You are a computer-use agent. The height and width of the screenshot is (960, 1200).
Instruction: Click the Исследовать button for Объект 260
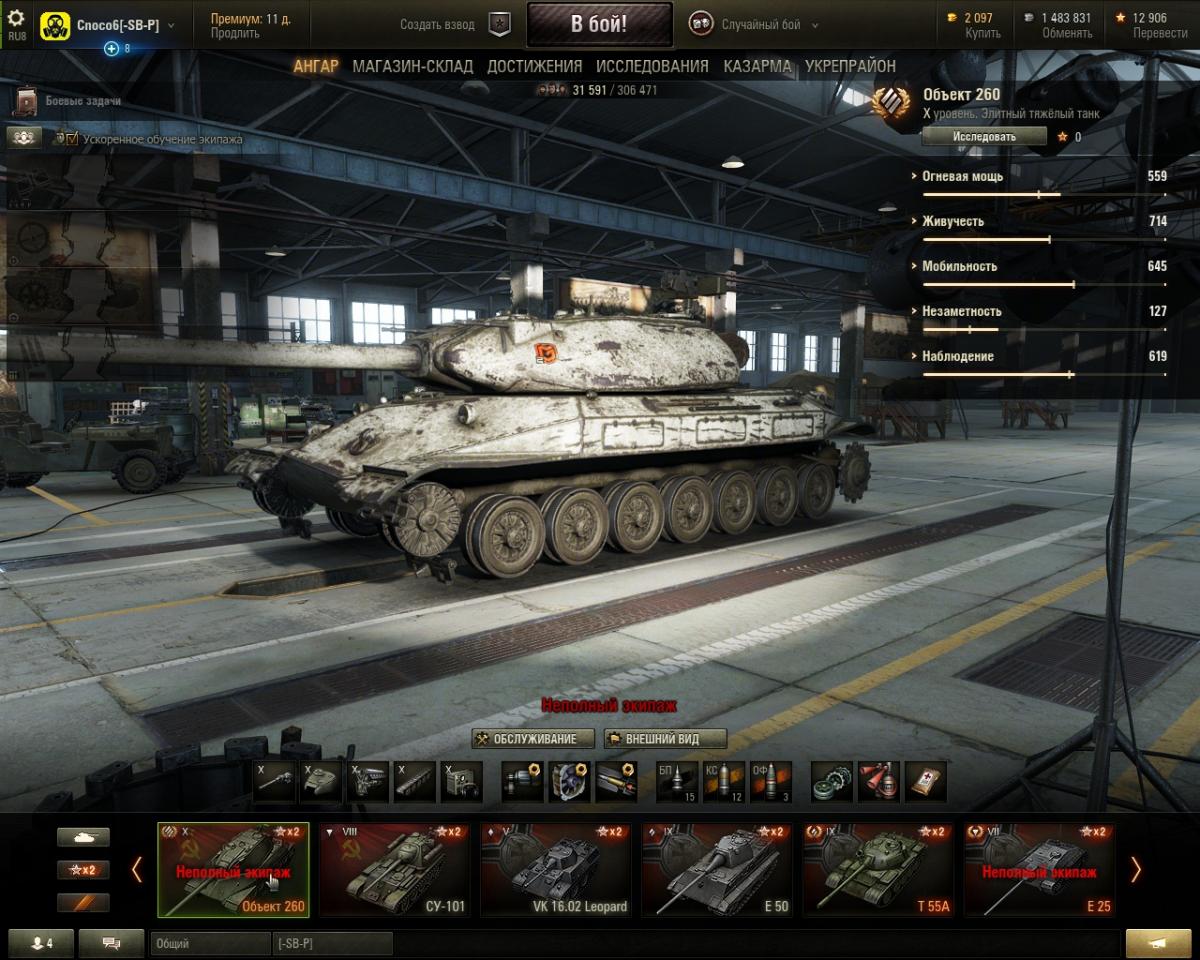click(984, 137)
